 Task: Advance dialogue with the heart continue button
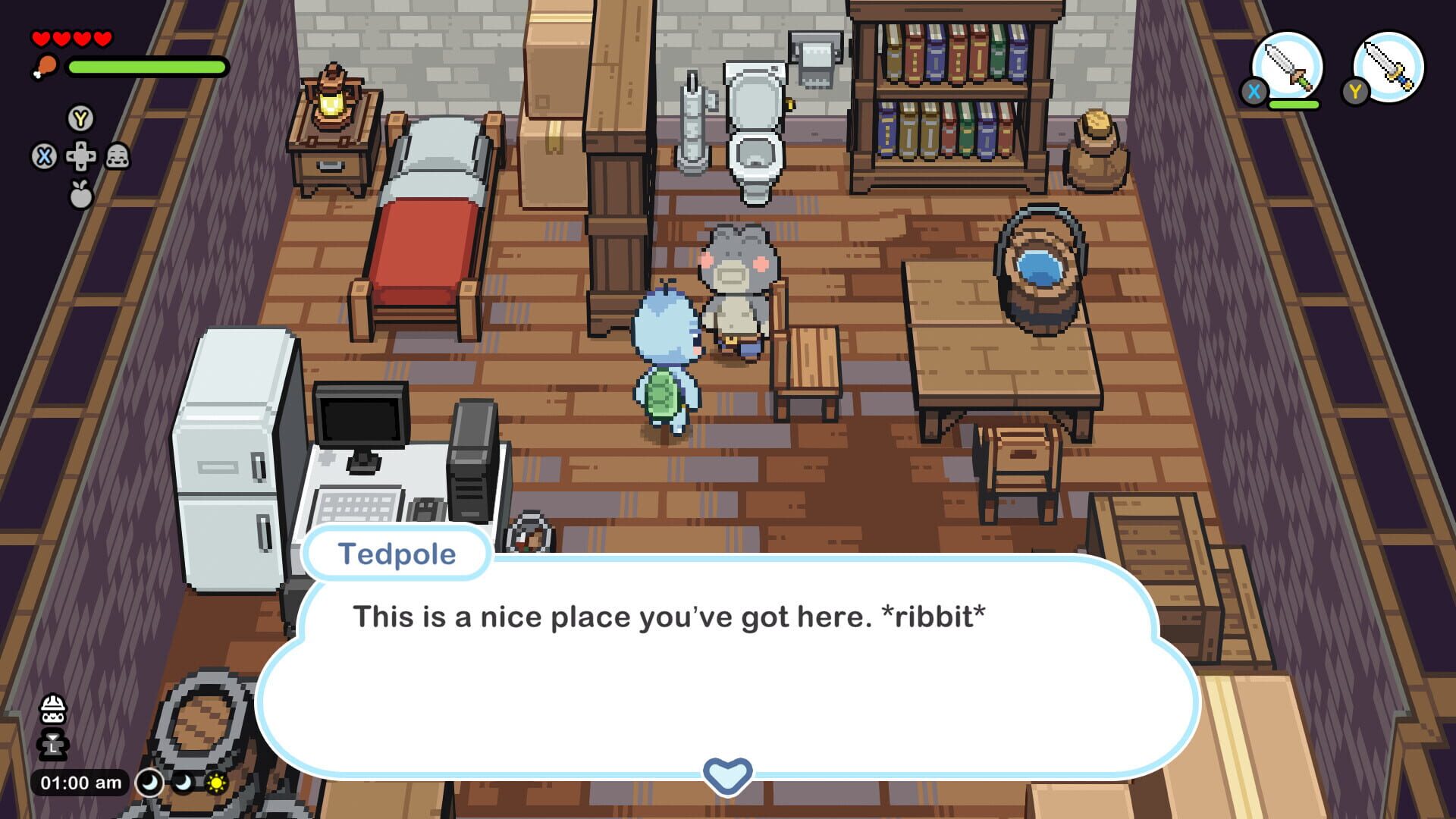click(x=727, y=775)
